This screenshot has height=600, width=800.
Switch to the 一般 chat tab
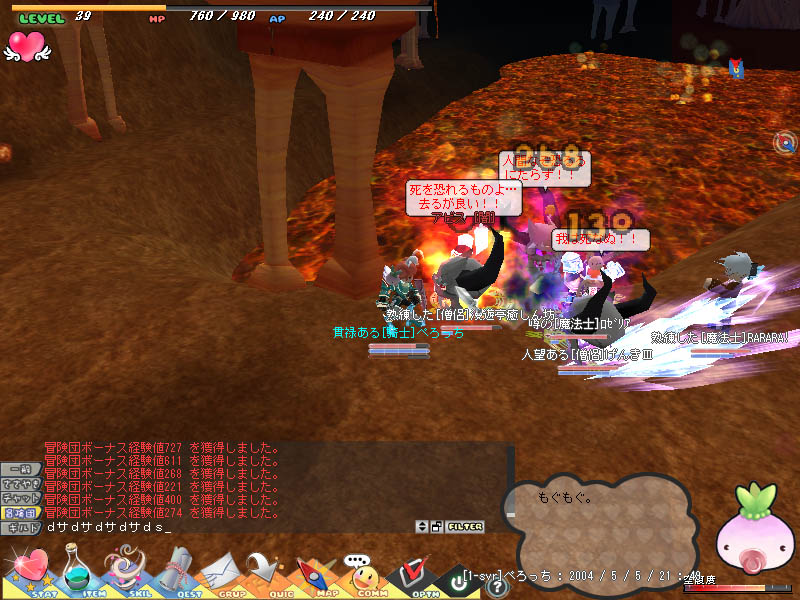21,469
